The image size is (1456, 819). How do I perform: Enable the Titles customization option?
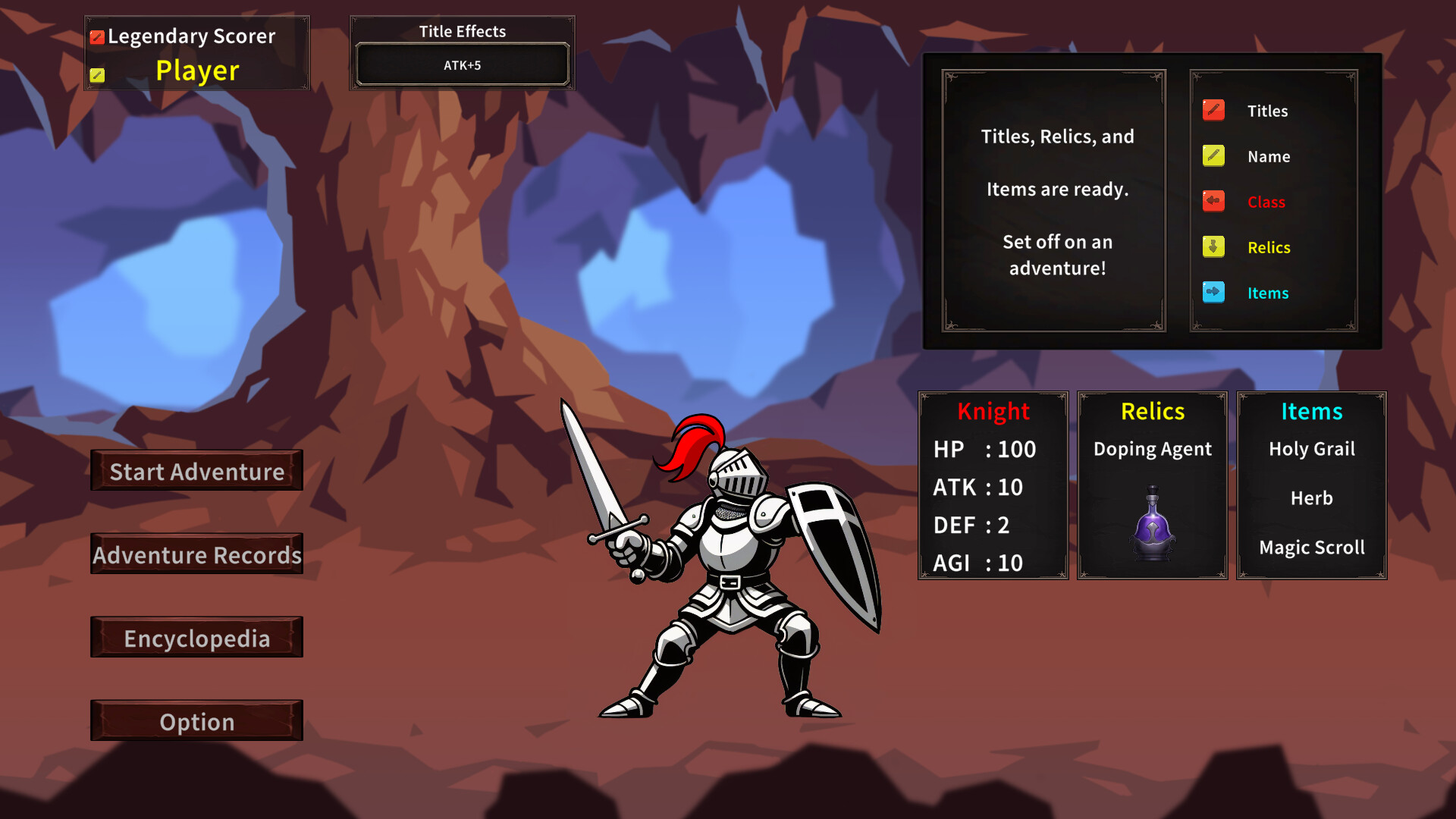pyautogui.click(x=1267, y=110)
